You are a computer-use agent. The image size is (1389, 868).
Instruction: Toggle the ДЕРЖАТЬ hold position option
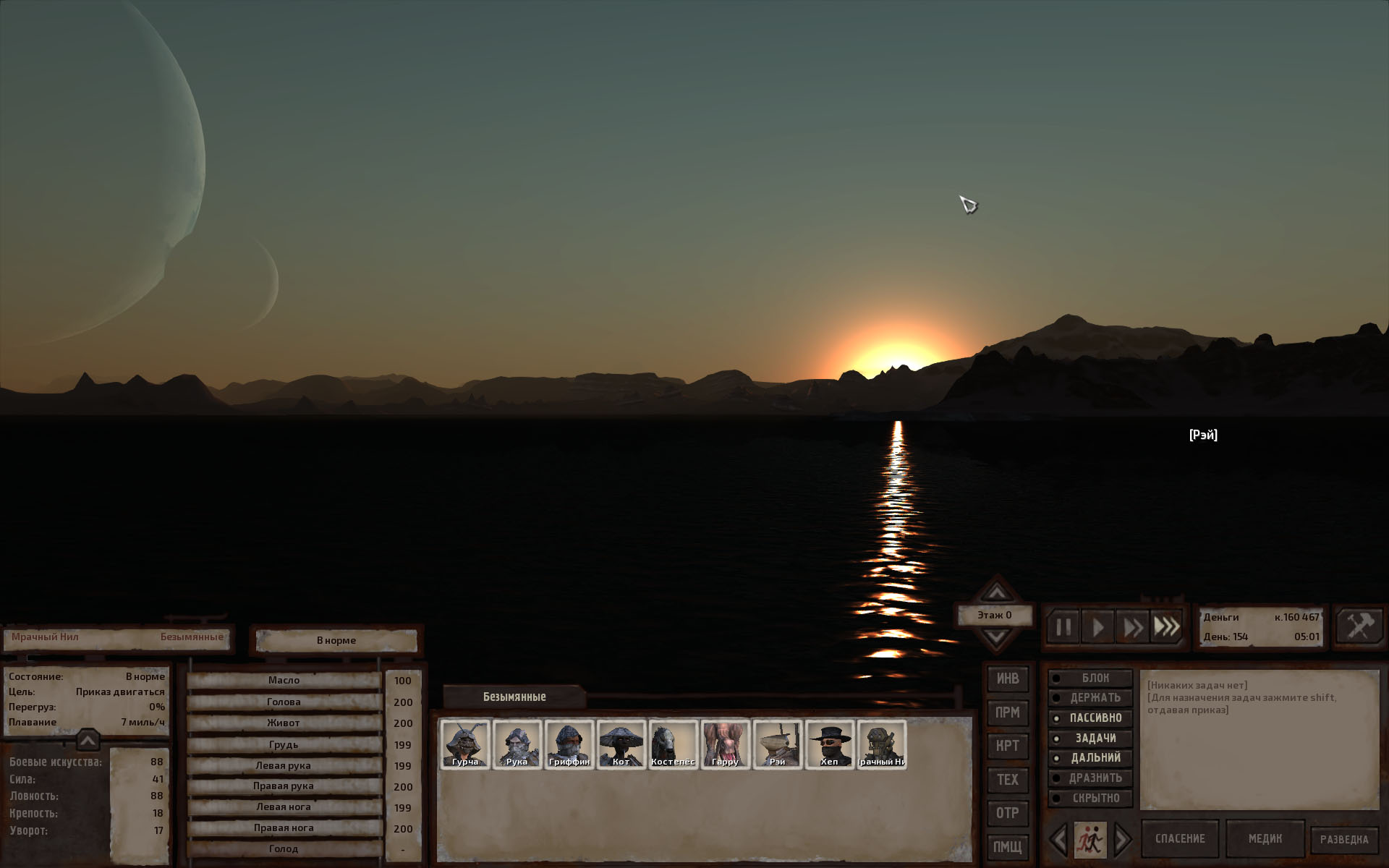[x=1090, y=698]
